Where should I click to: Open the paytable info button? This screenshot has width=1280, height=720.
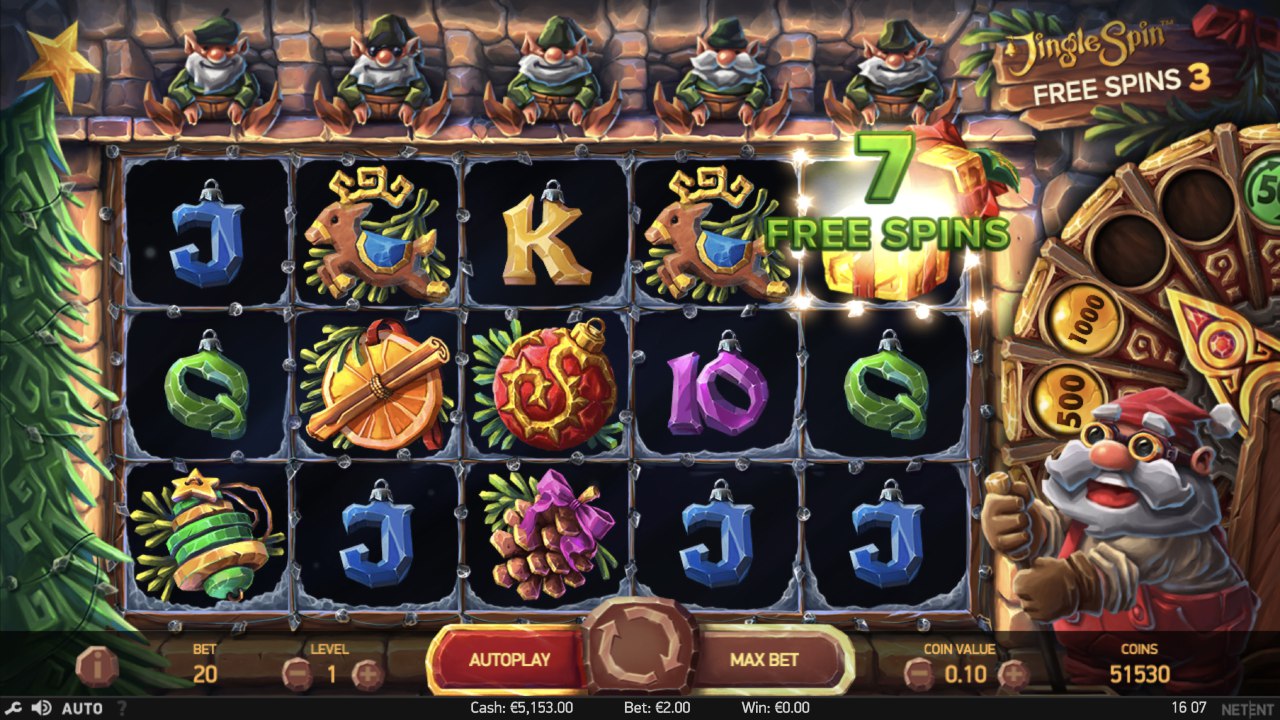(97, 664)
